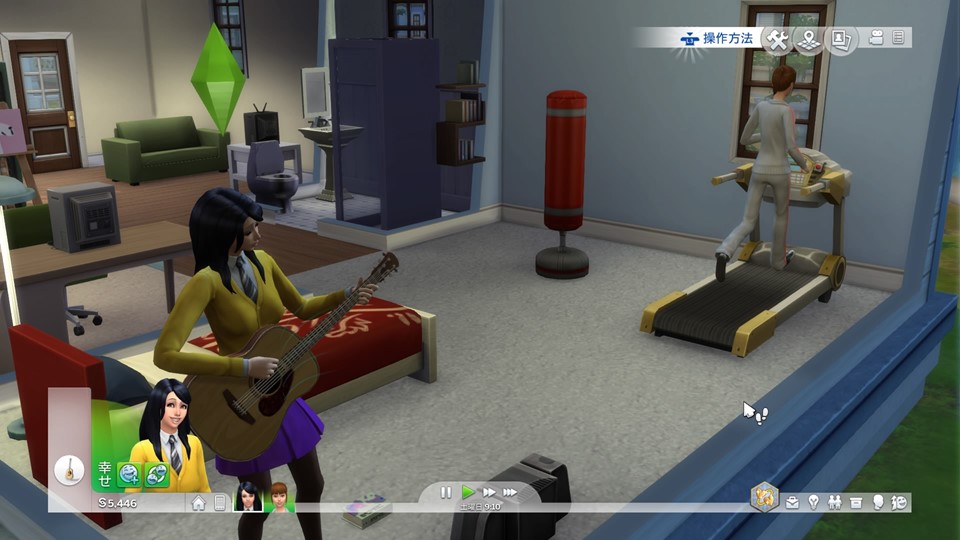Switch to ultra fast speed
Viewport: 960px width, 540px height.
point(510,492)
